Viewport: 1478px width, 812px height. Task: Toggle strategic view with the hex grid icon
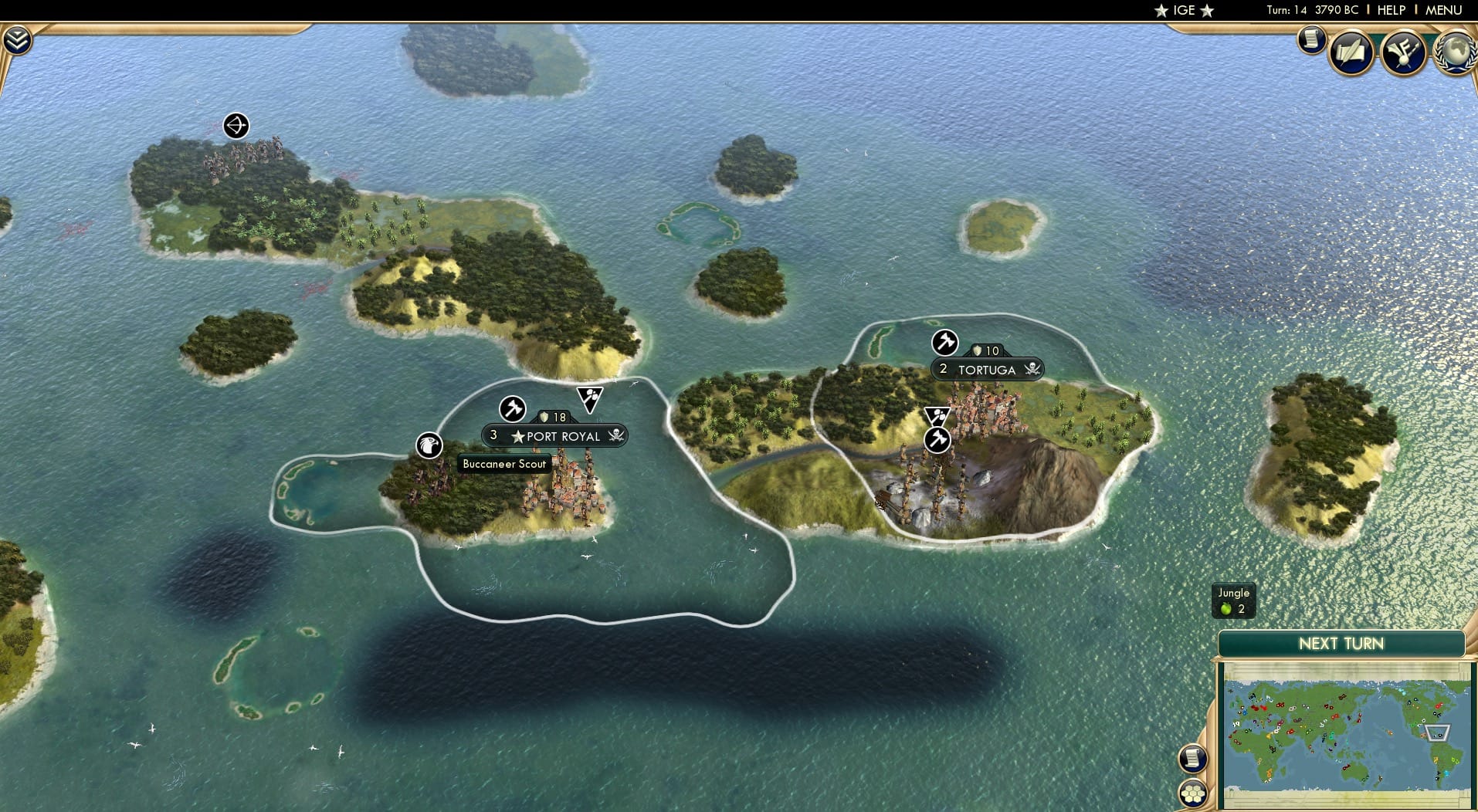(x=1193, y=795)
